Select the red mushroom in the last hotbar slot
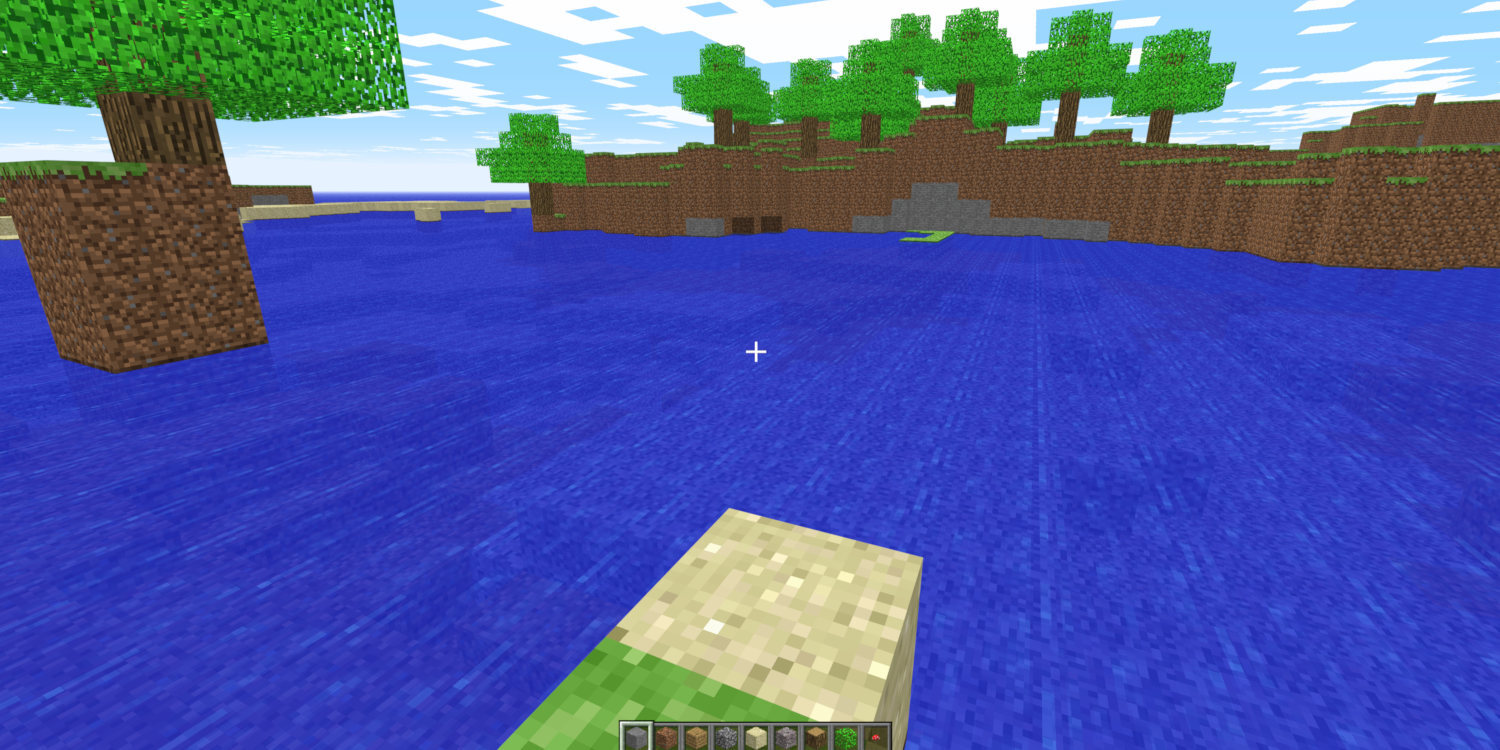 (874, 737)
